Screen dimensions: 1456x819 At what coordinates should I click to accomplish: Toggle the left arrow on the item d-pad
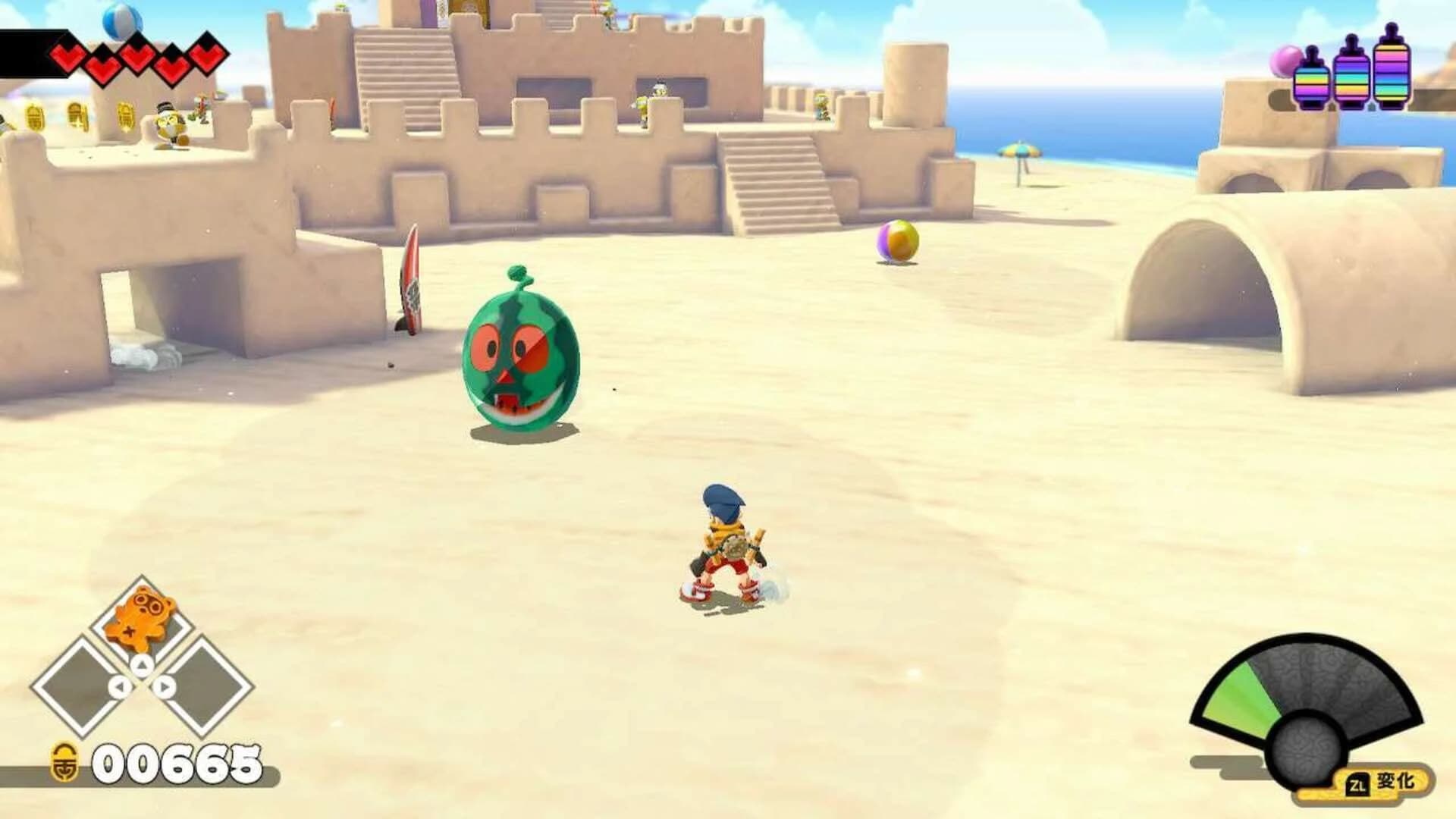(x=120, y=687)
